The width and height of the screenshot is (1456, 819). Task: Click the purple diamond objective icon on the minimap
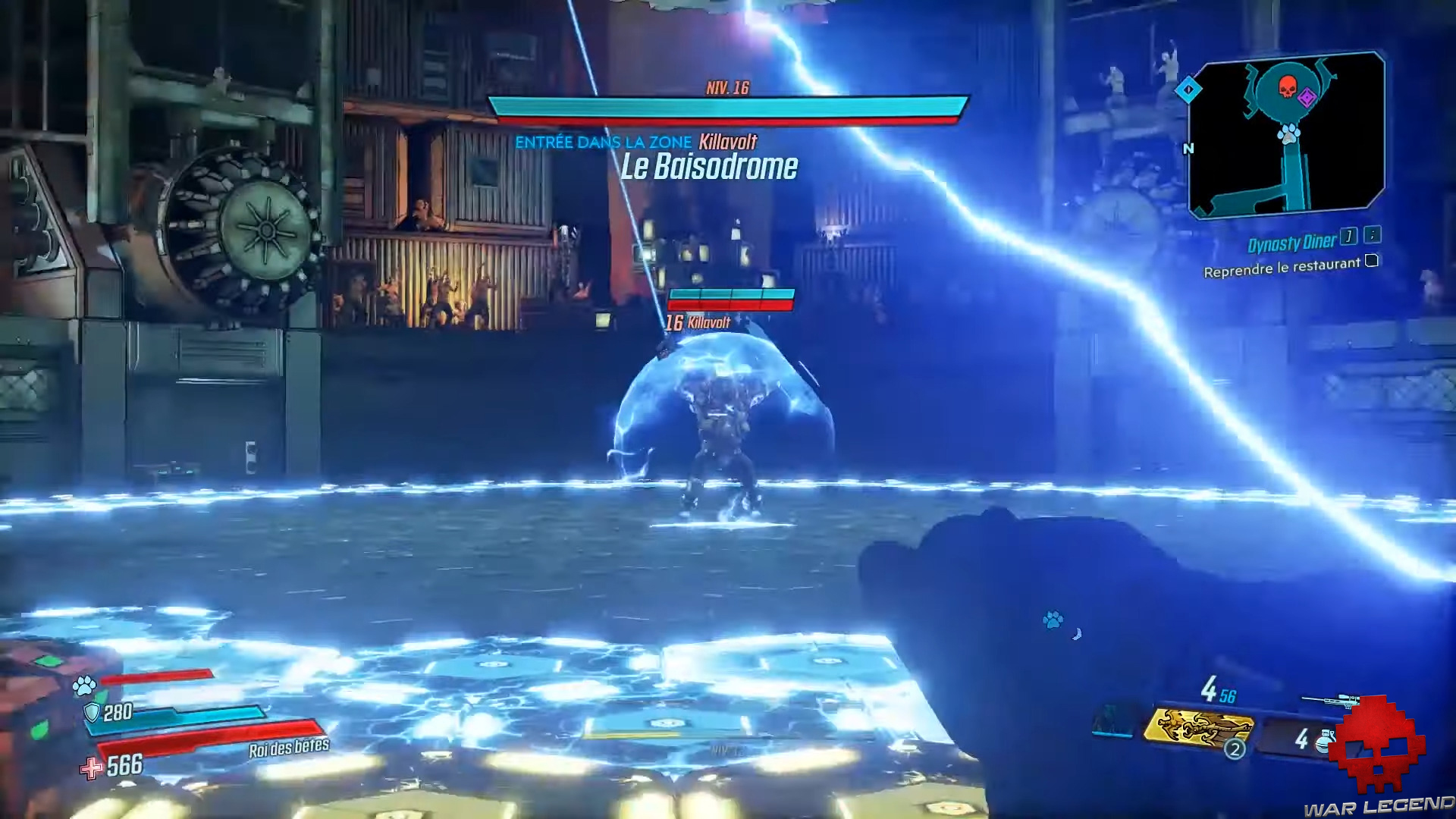(1307, 98)
